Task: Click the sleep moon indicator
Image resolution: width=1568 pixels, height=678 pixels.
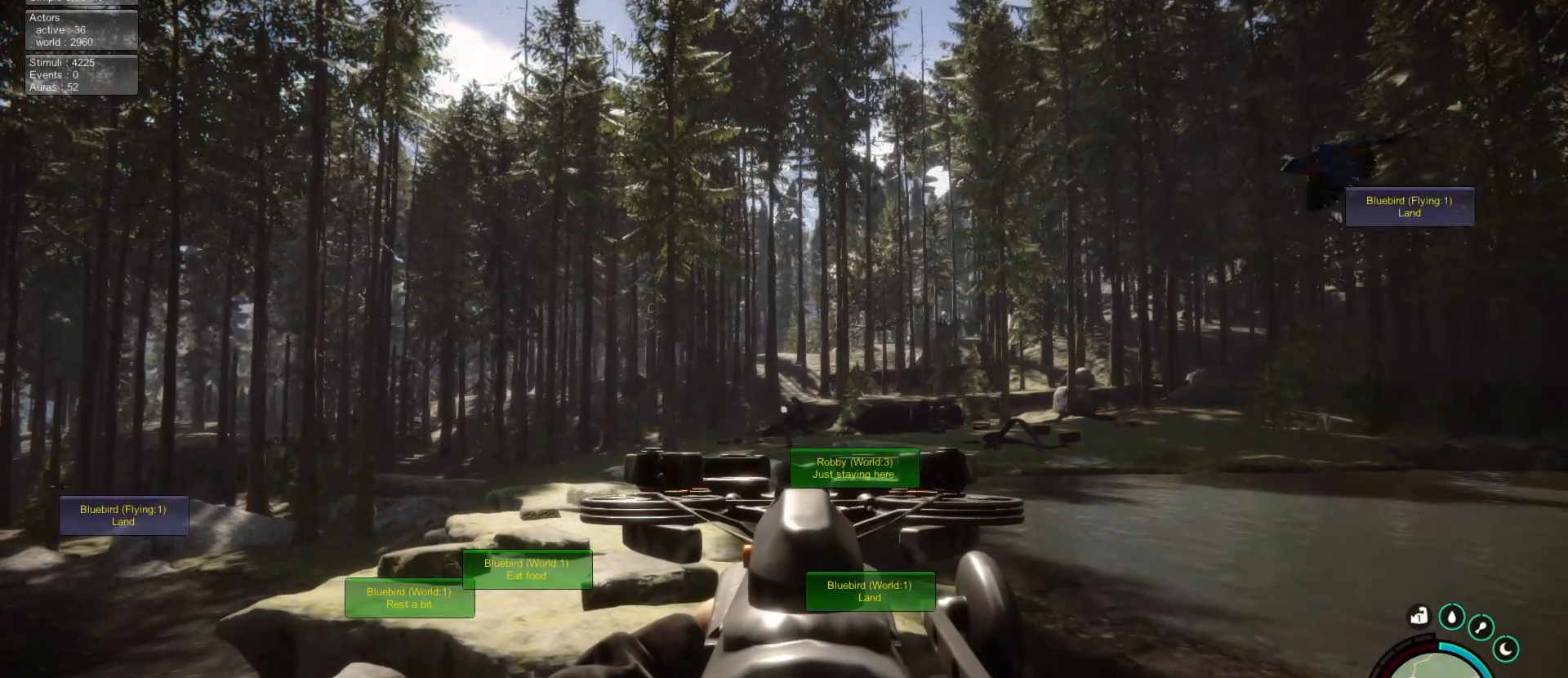Action: pyautogui.click(x=1507, y=649)
